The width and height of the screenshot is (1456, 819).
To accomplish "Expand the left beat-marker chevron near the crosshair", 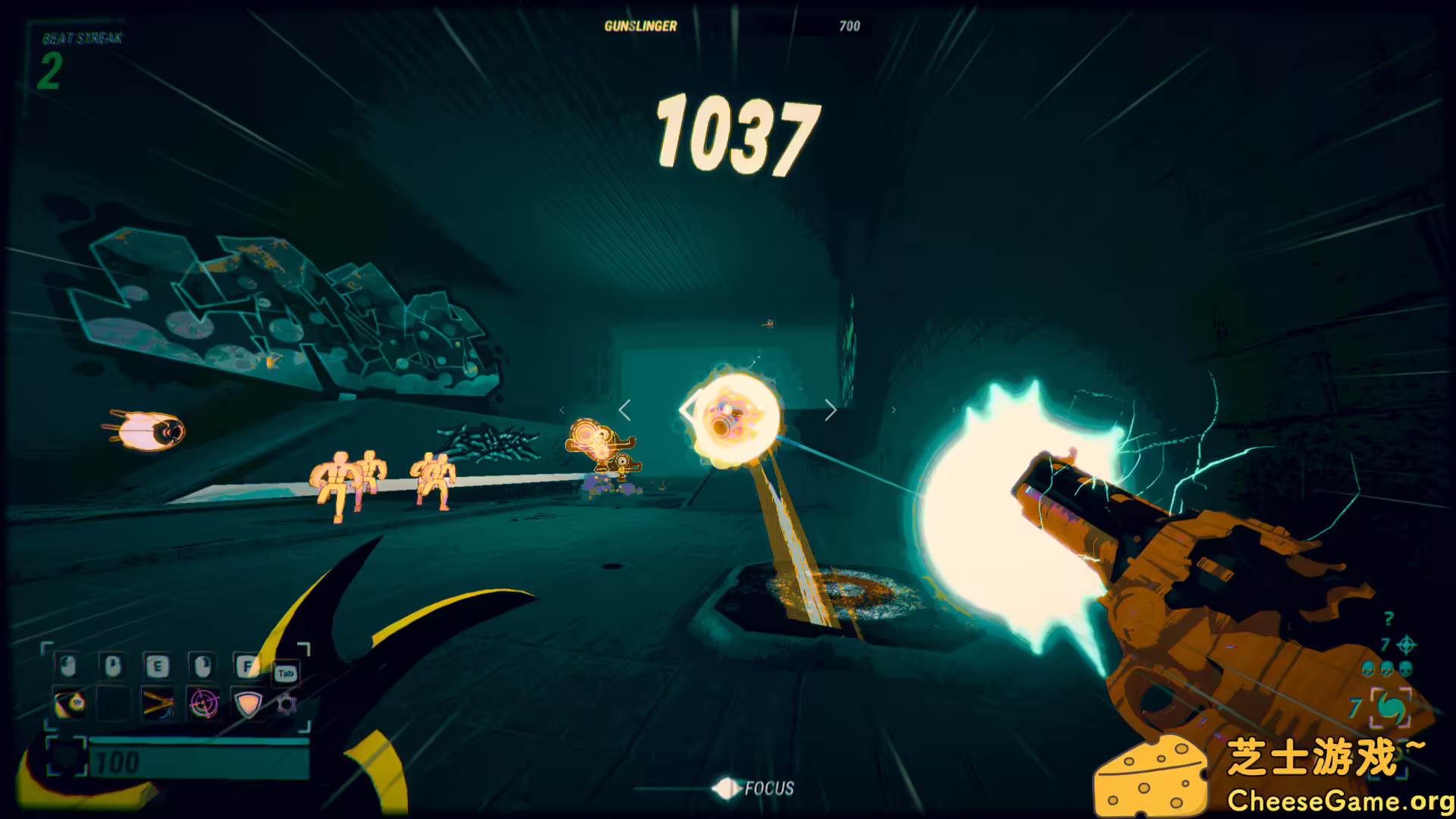I will [x=623, y=409].
